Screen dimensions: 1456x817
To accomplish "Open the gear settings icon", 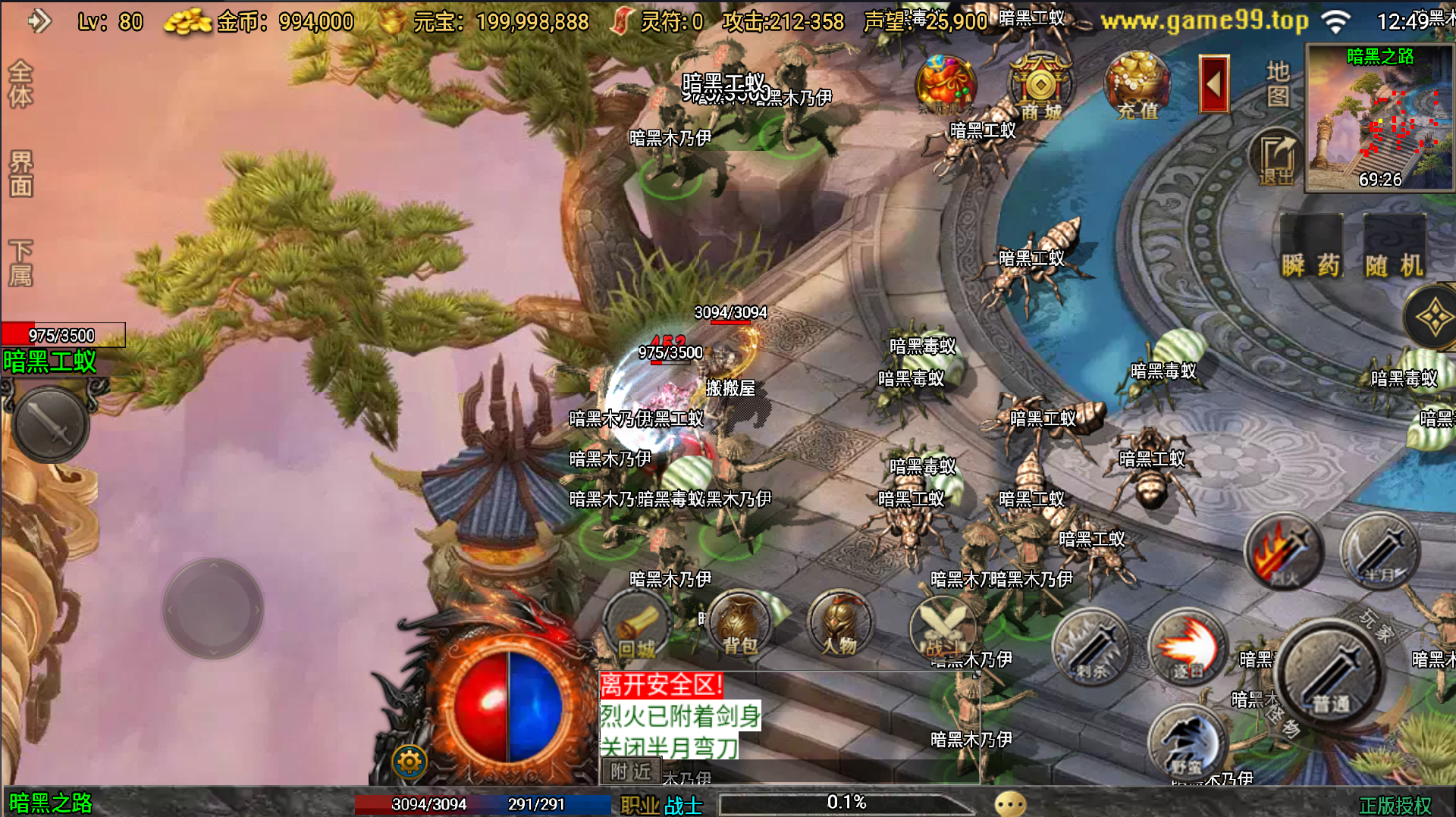I will (x=409, y=761).
